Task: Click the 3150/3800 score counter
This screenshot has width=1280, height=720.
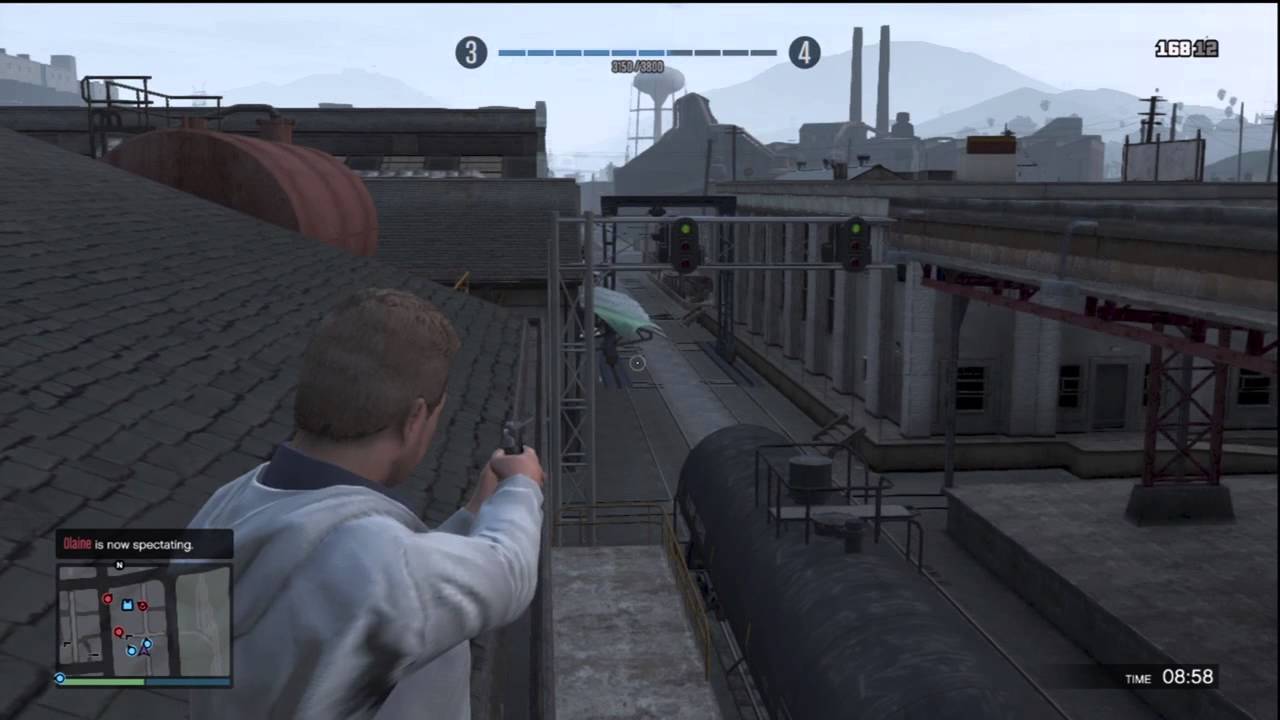Action: 637,67
